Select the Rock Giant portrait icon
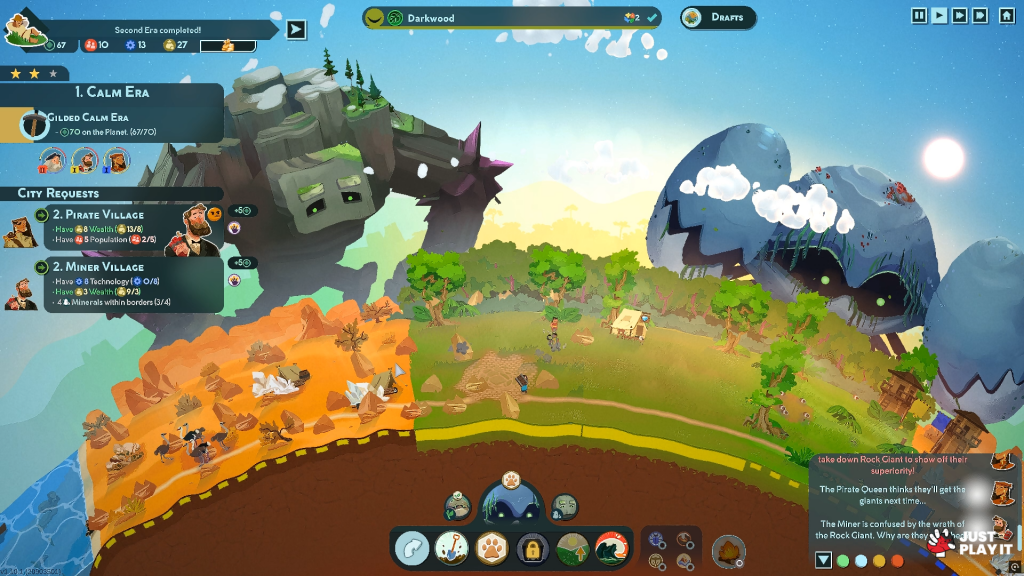Screen dimensions: 1024x576 (x=565, y=506)
